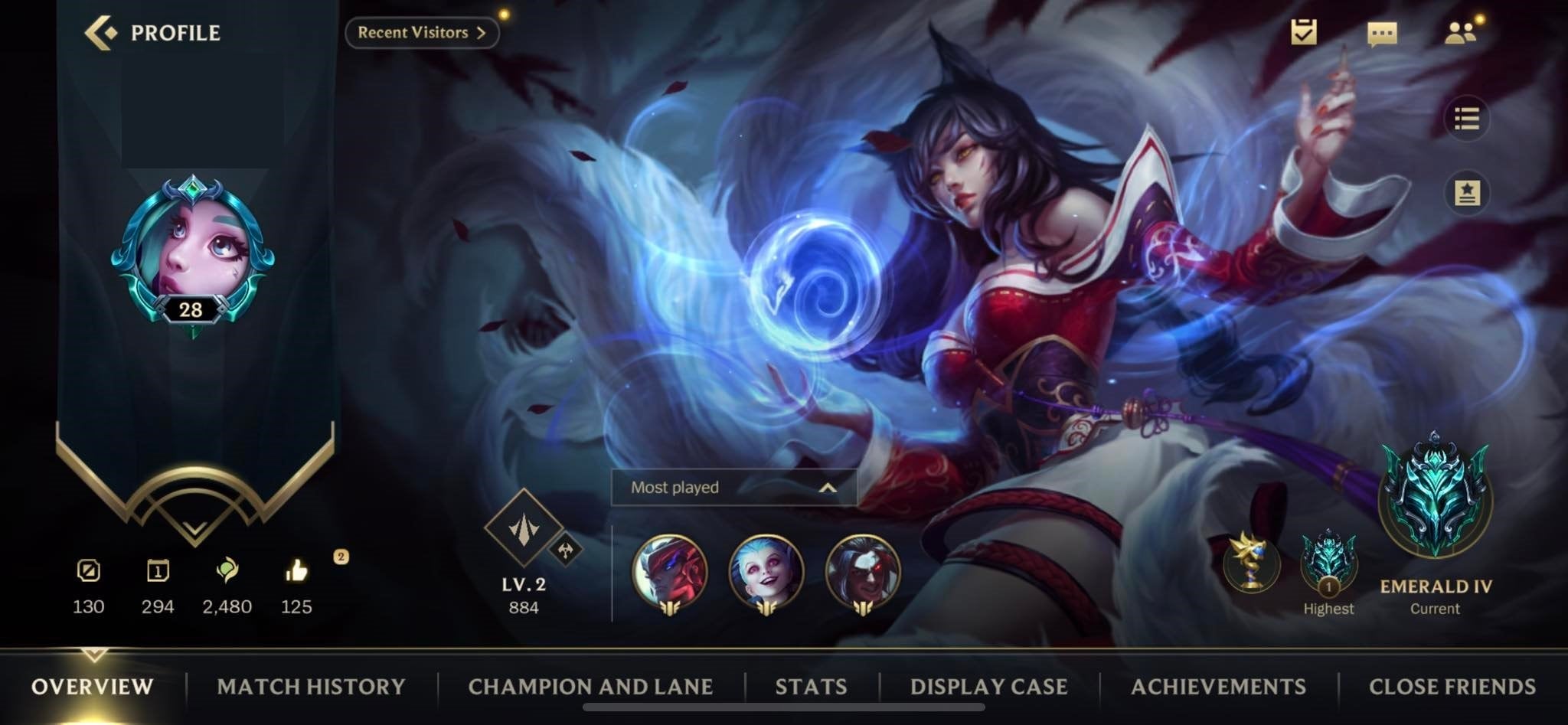This screenshot has width=1568, height=725.
Task: Open the leaderboard list icon on right side
Action: pyautogui.click(x=1468, y=119)
